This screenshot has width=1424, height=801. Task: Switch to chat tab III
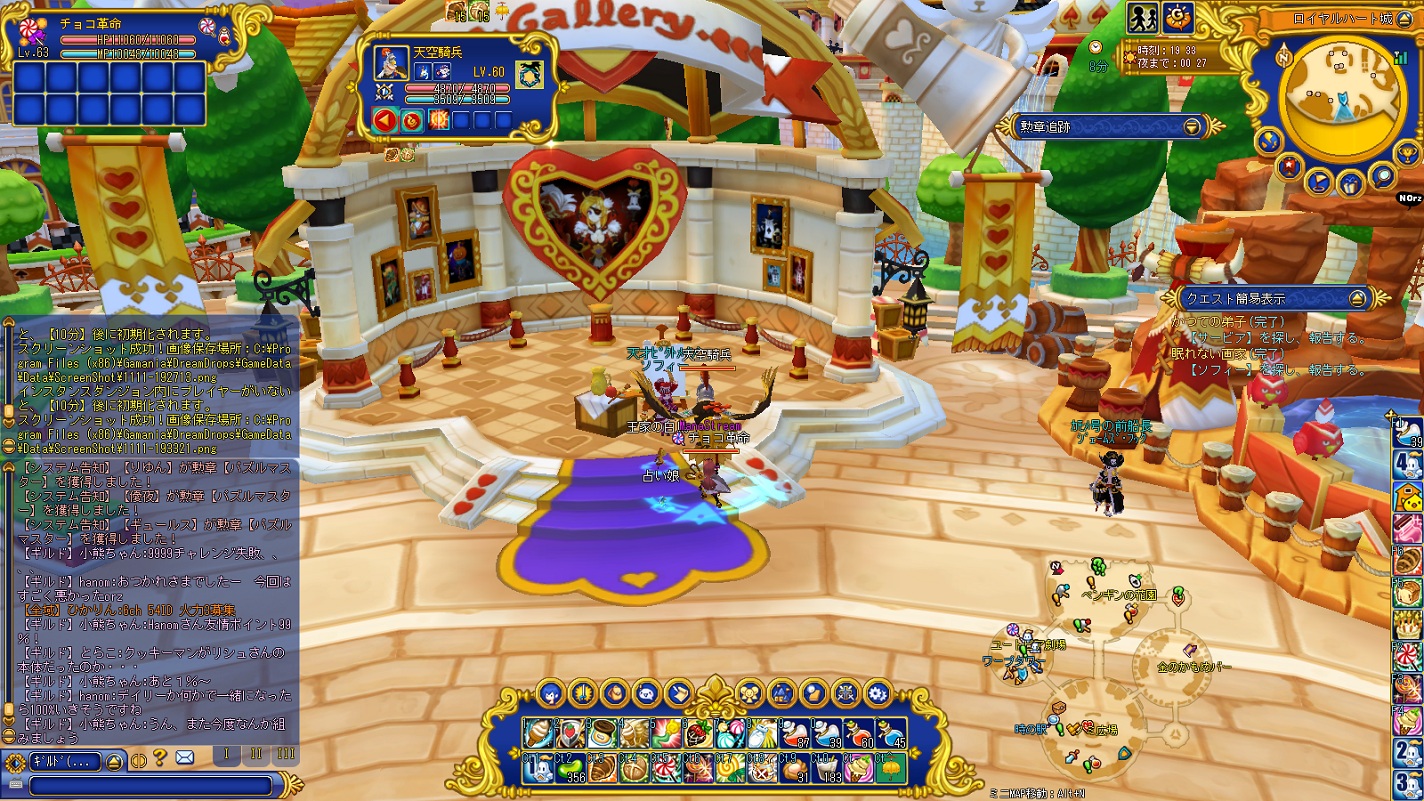click(285, 755)
